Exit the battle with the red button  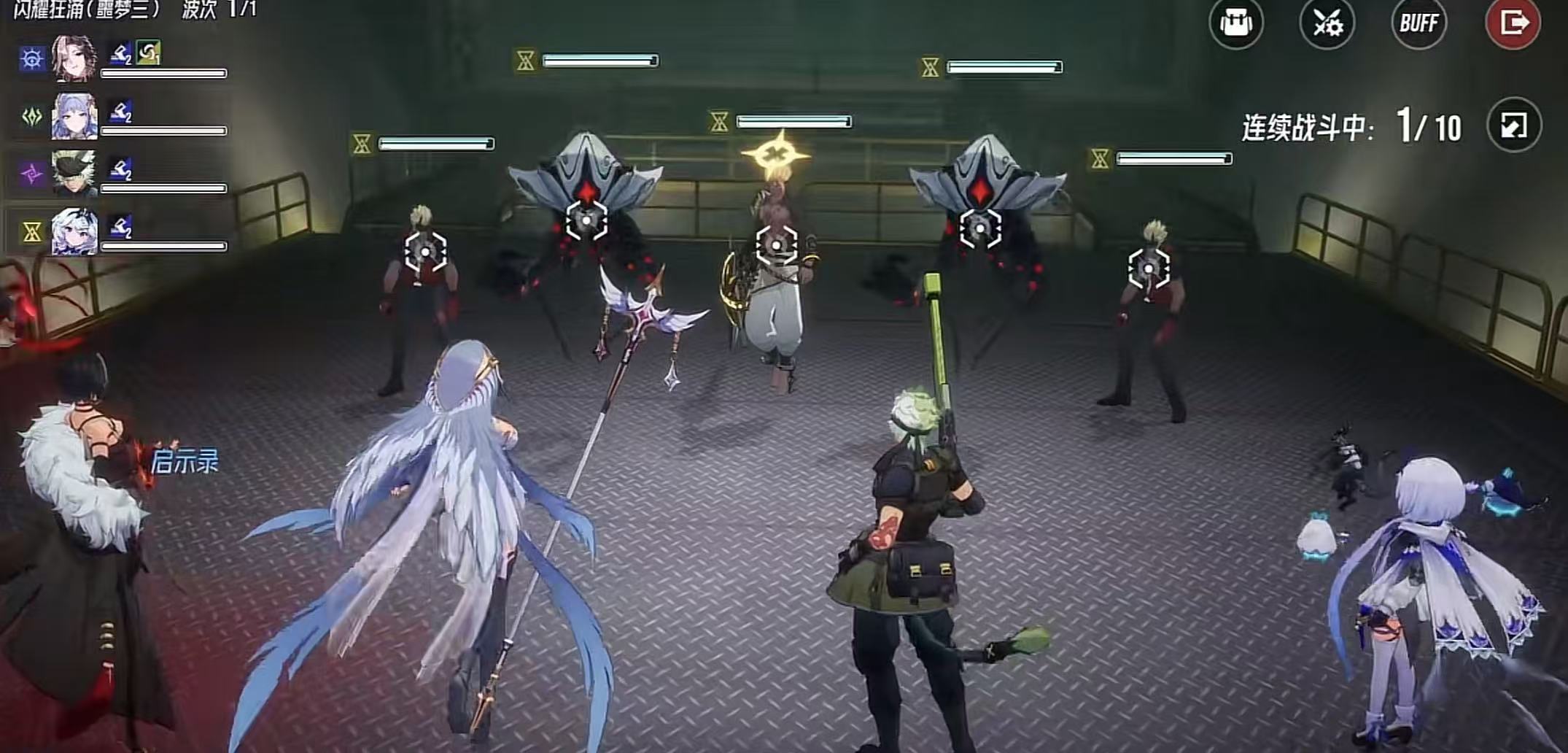1513,23
